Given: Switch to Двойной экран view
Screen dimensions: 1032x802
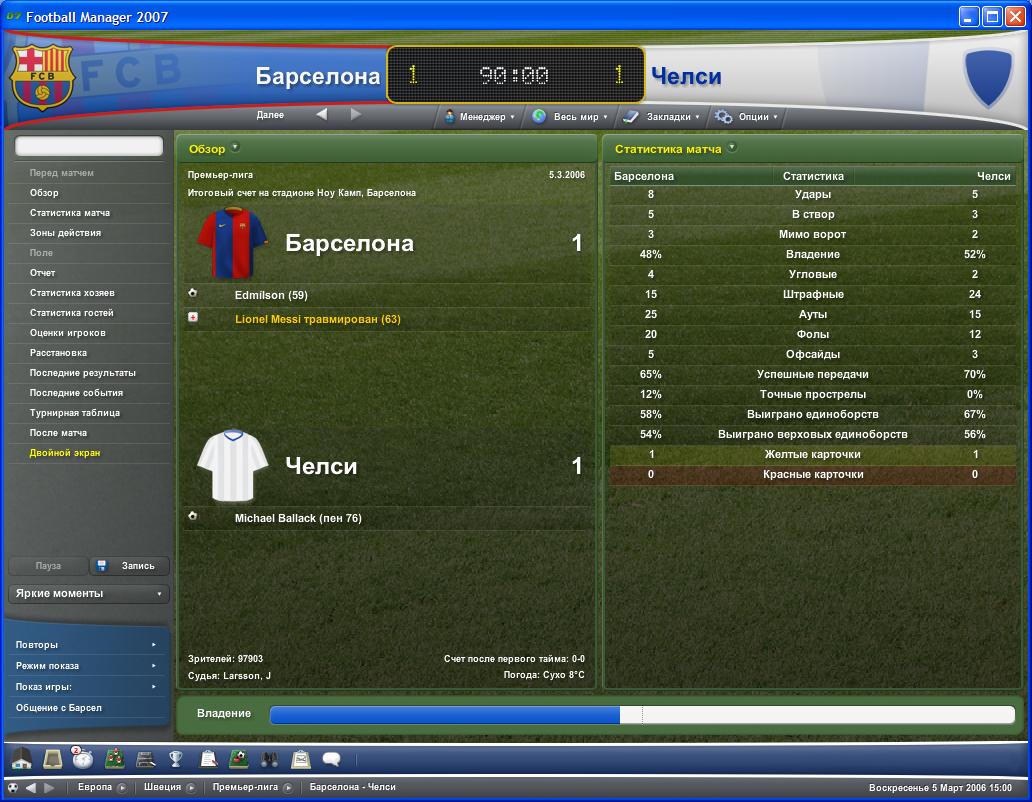Looking at the screenshot, I should 65,453.
